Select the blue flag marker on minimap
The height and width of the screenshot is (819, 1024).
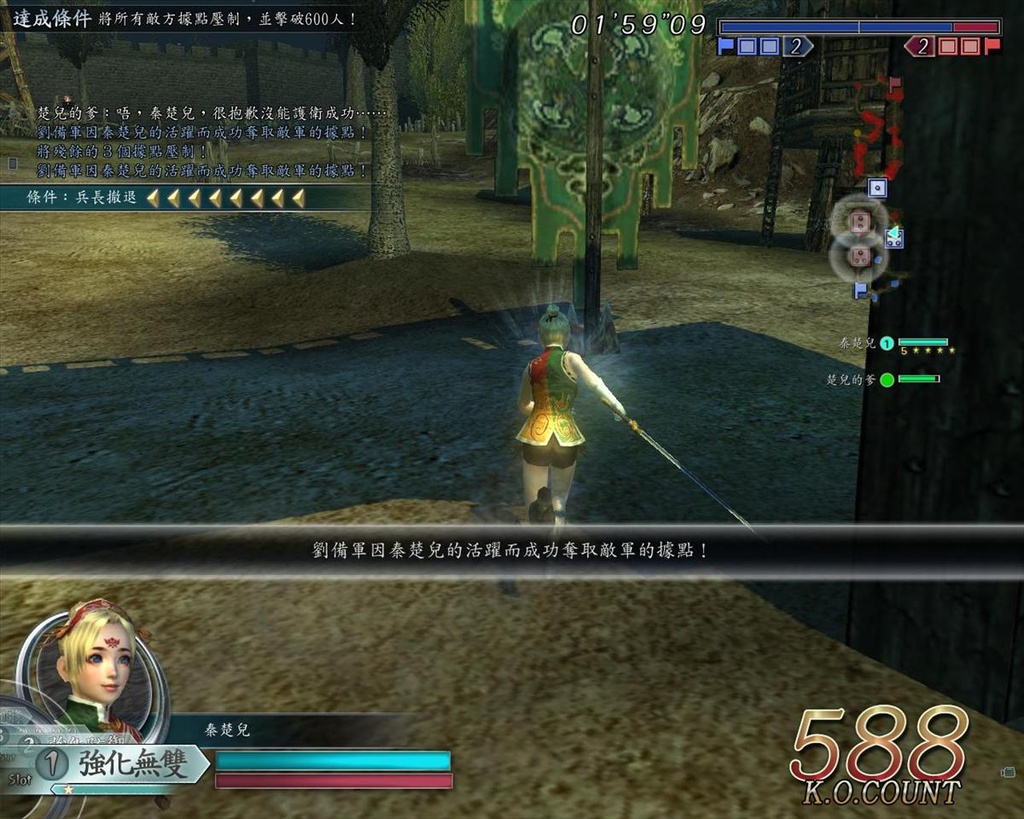pyautogui.click(x=860, y=290)
